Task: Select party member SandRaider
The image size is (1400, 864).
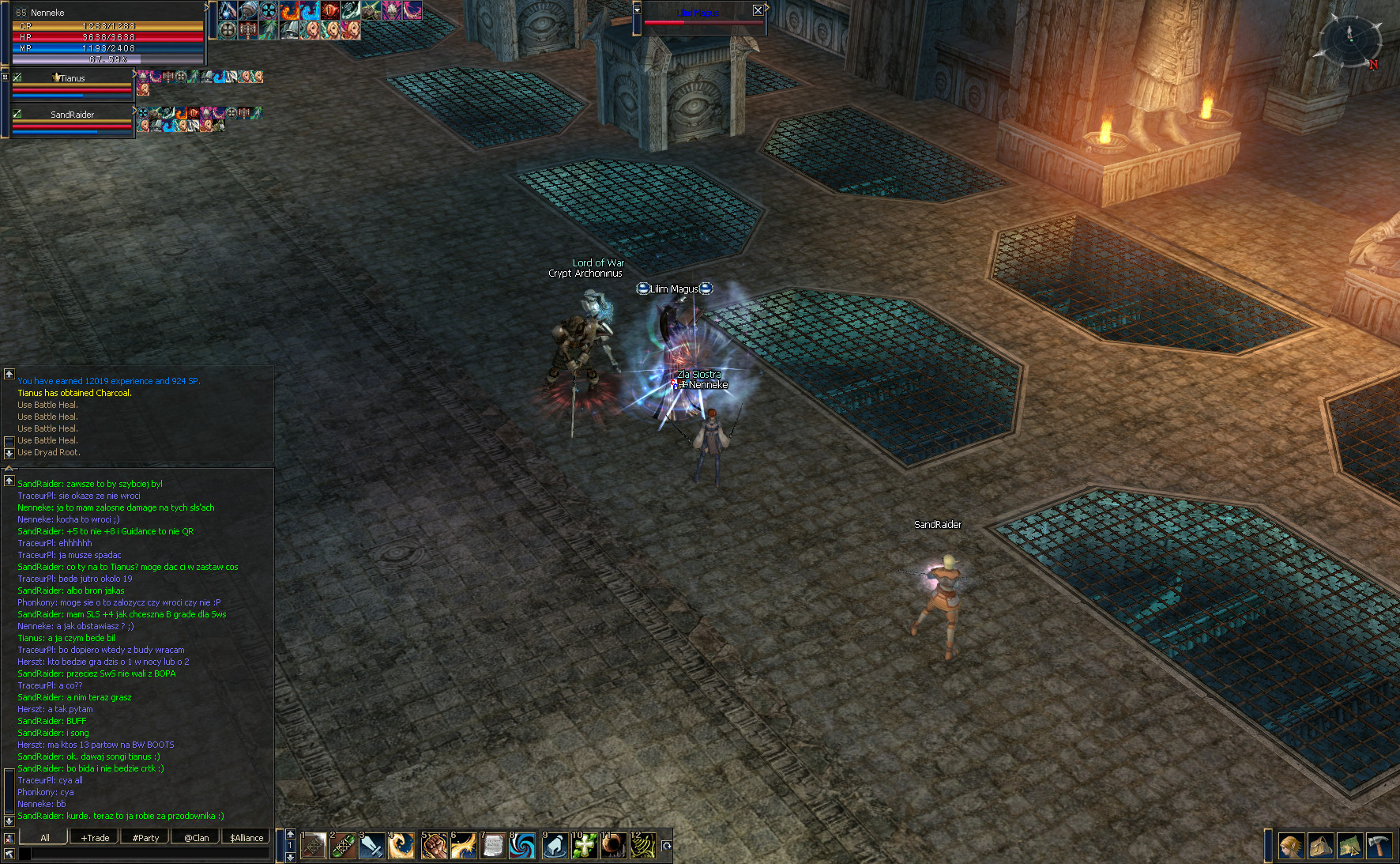Action: (72, 115)
